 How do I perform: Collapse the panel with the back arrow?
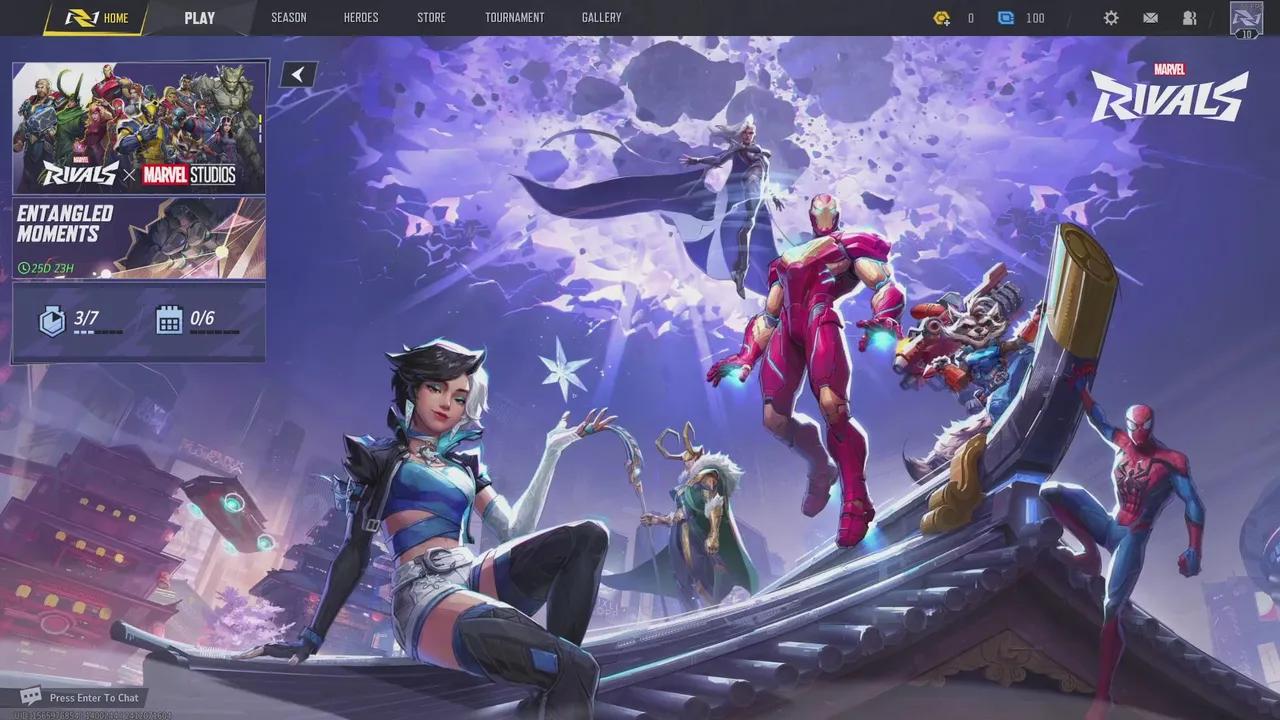pos(297,73)
